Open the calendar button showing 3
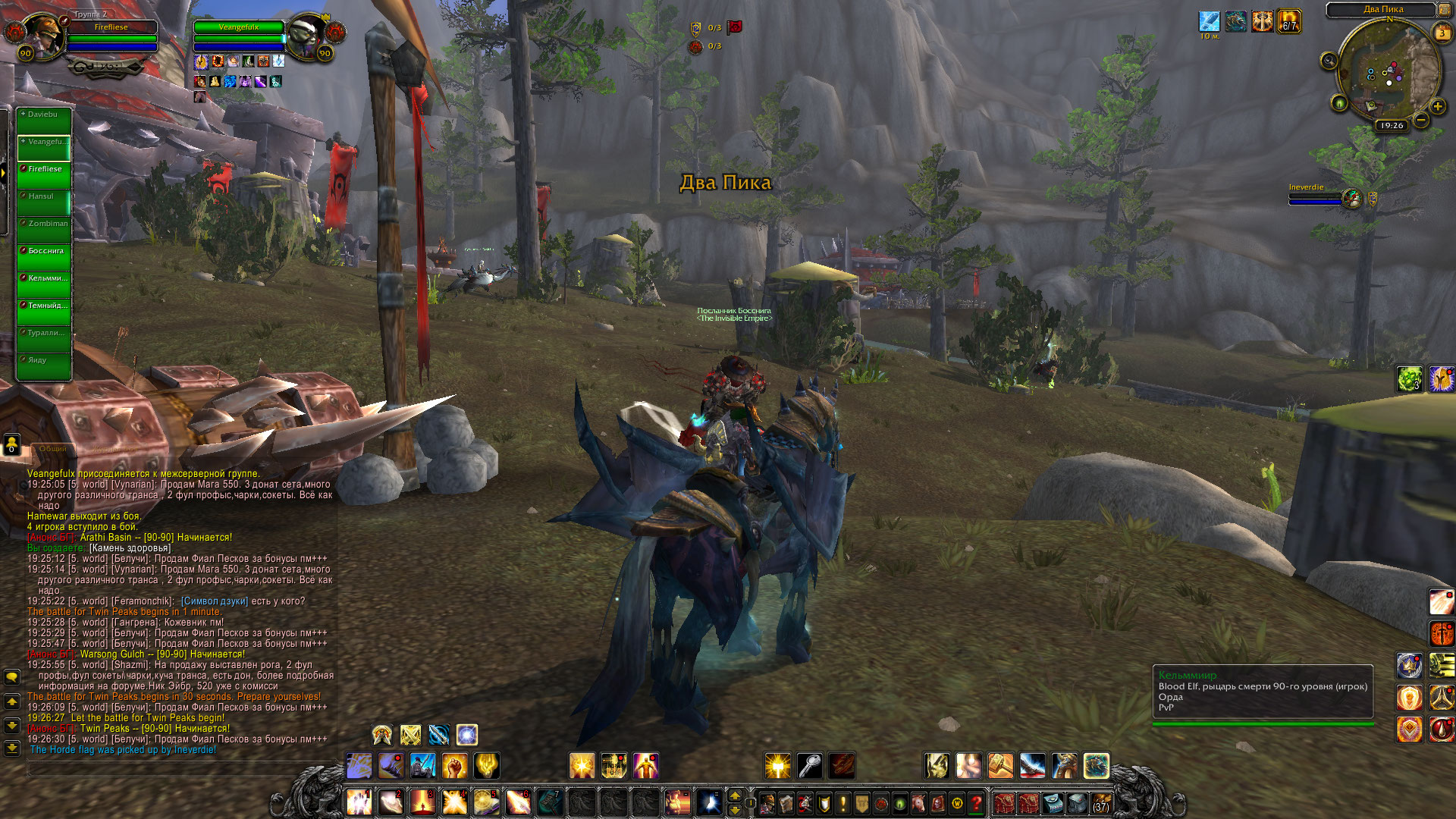This screenshot has width=1456, height=819. pyautogui.click(x=1442, y=33)
